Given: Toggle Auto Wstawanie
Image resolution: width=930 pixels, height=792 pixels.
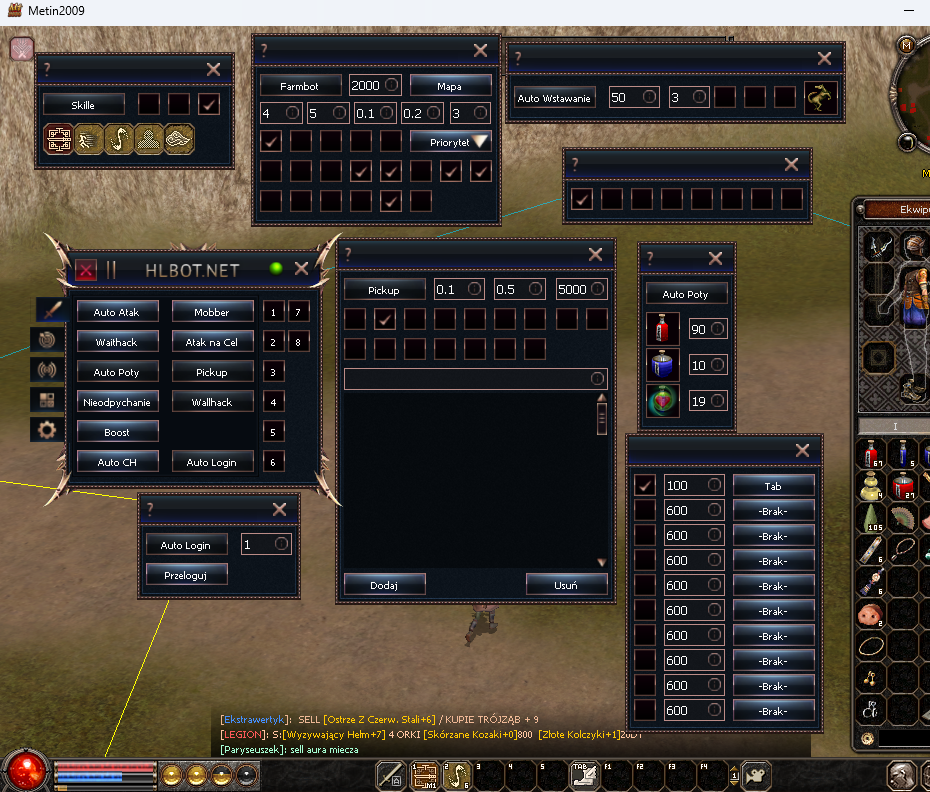Looking at the screenshot, I should pyautogui.click(x=555, y=98).
